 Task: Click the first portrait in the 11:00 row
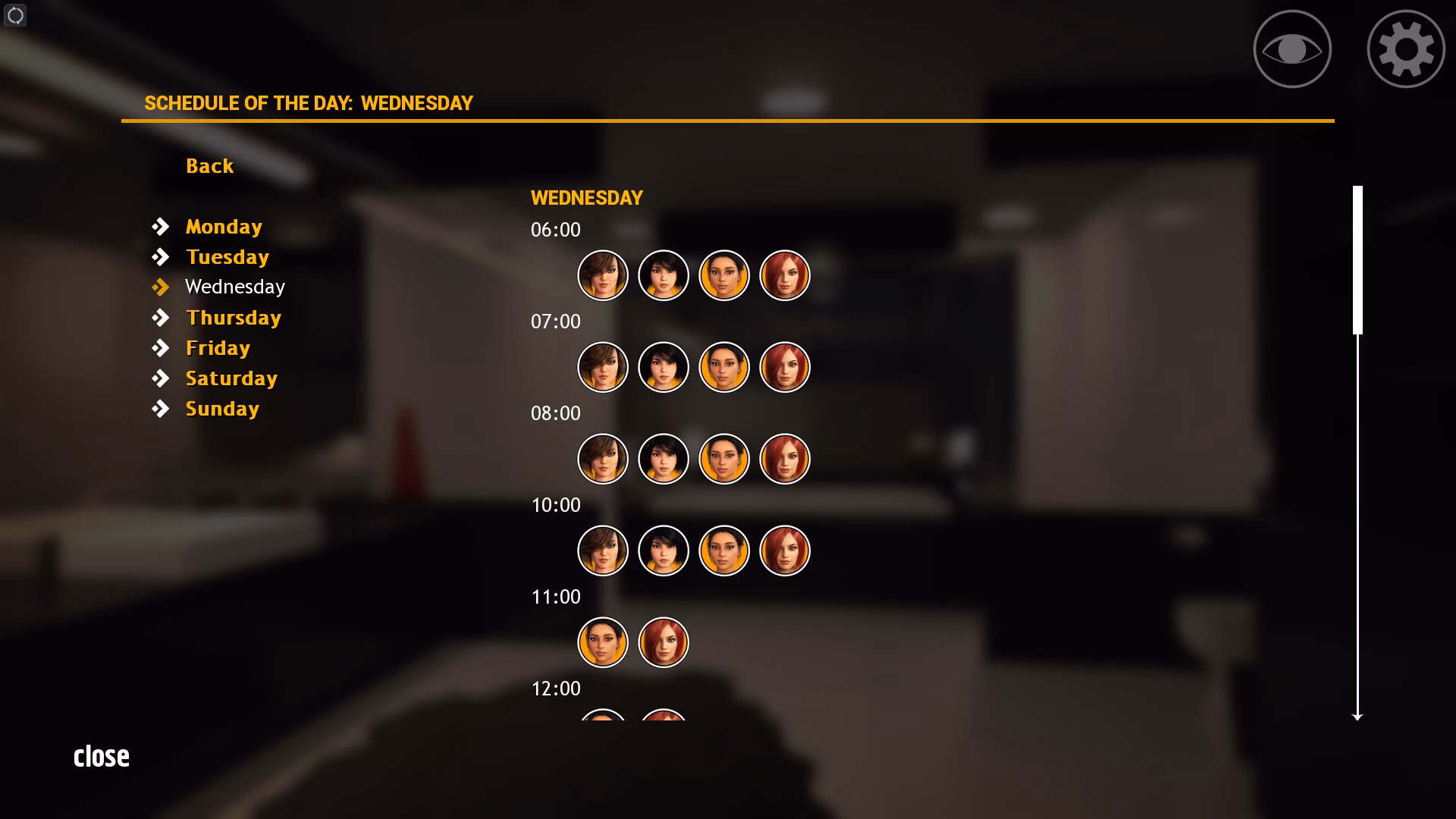coord(602,642)
